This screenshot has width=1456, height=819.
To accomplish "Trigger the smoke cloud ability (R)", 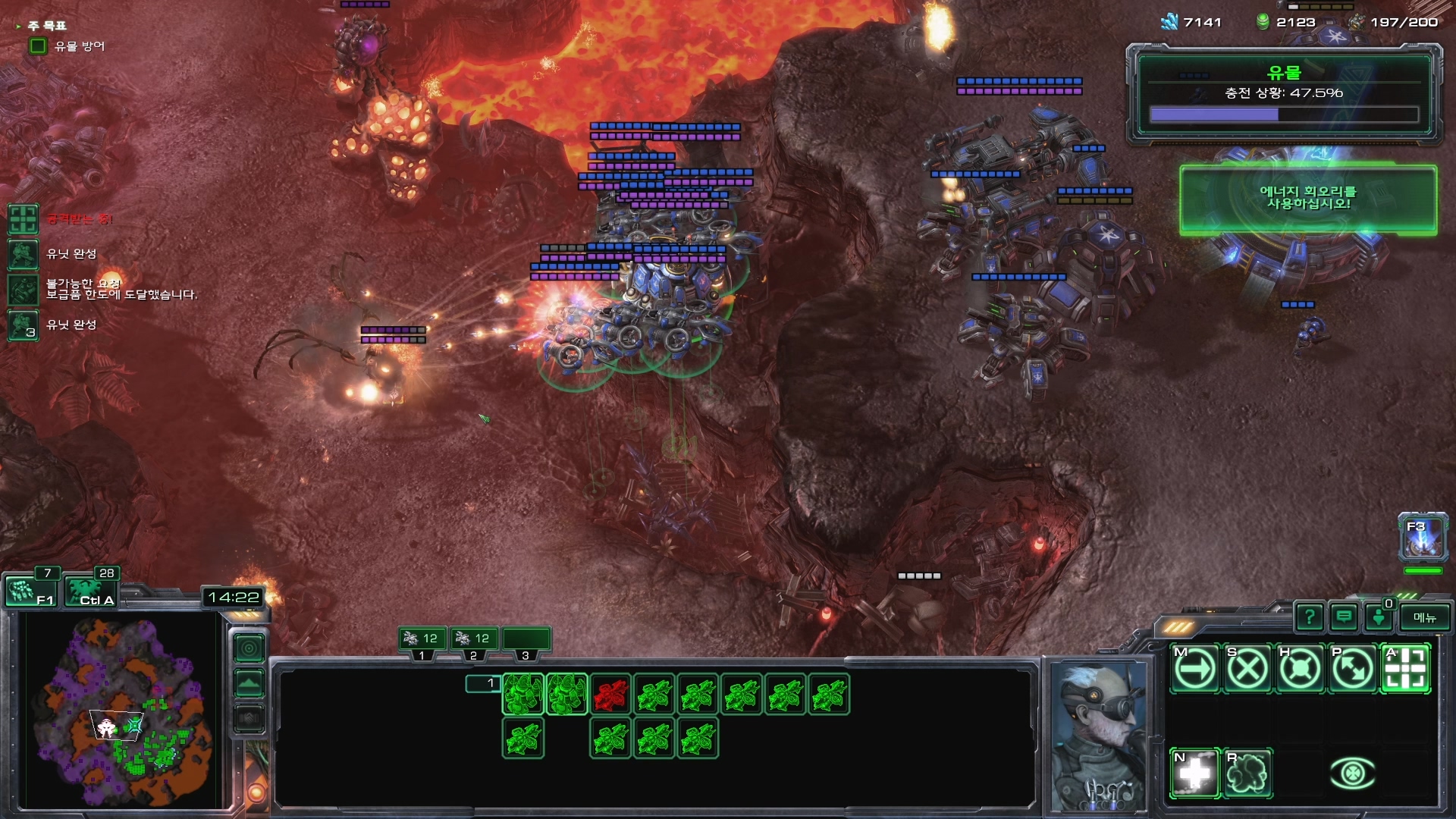I will pyautogui.click(x=1247, y=773).
